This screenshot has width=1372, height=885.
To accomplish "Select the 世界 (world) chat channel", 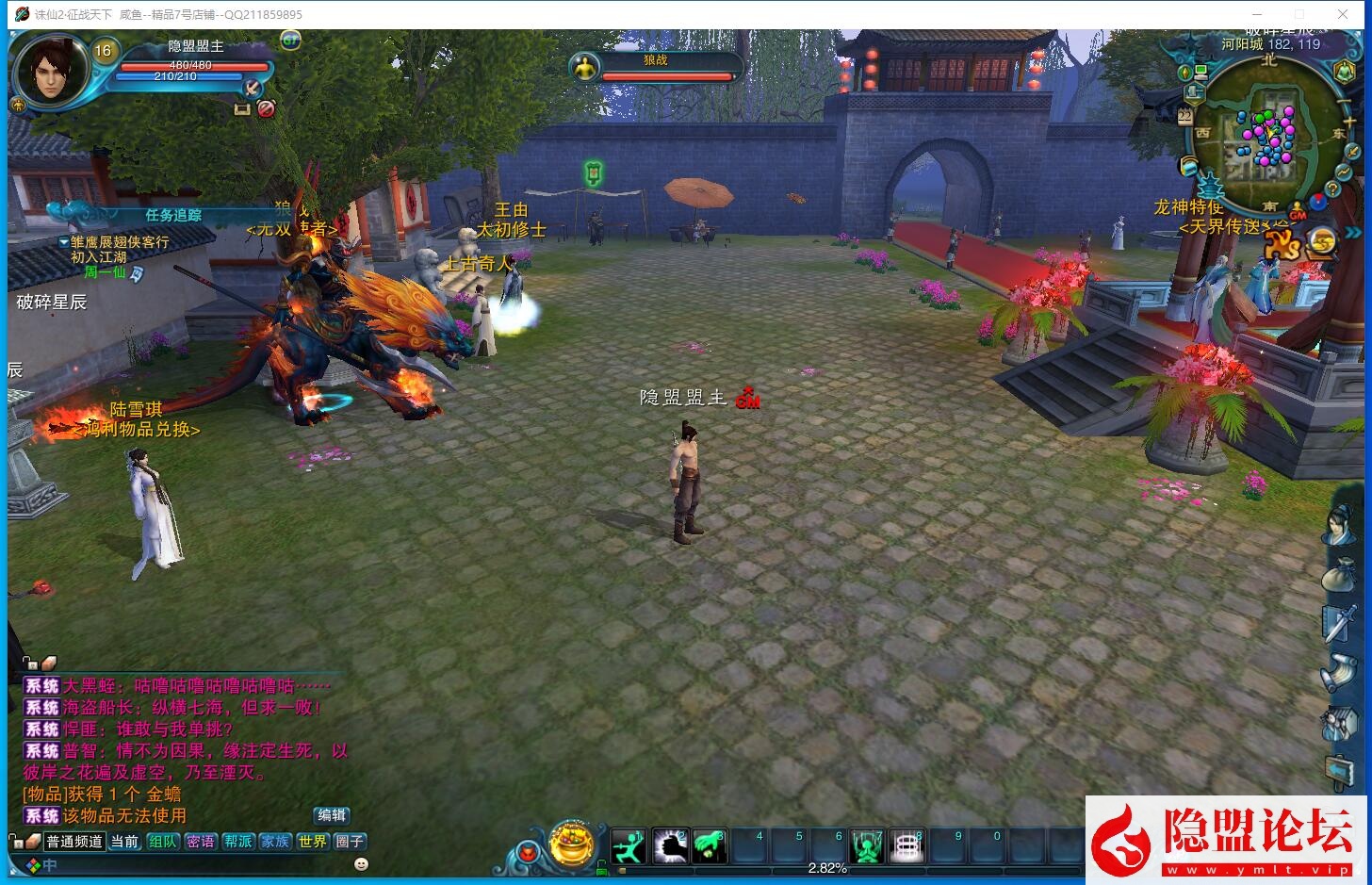I will 312,842.
